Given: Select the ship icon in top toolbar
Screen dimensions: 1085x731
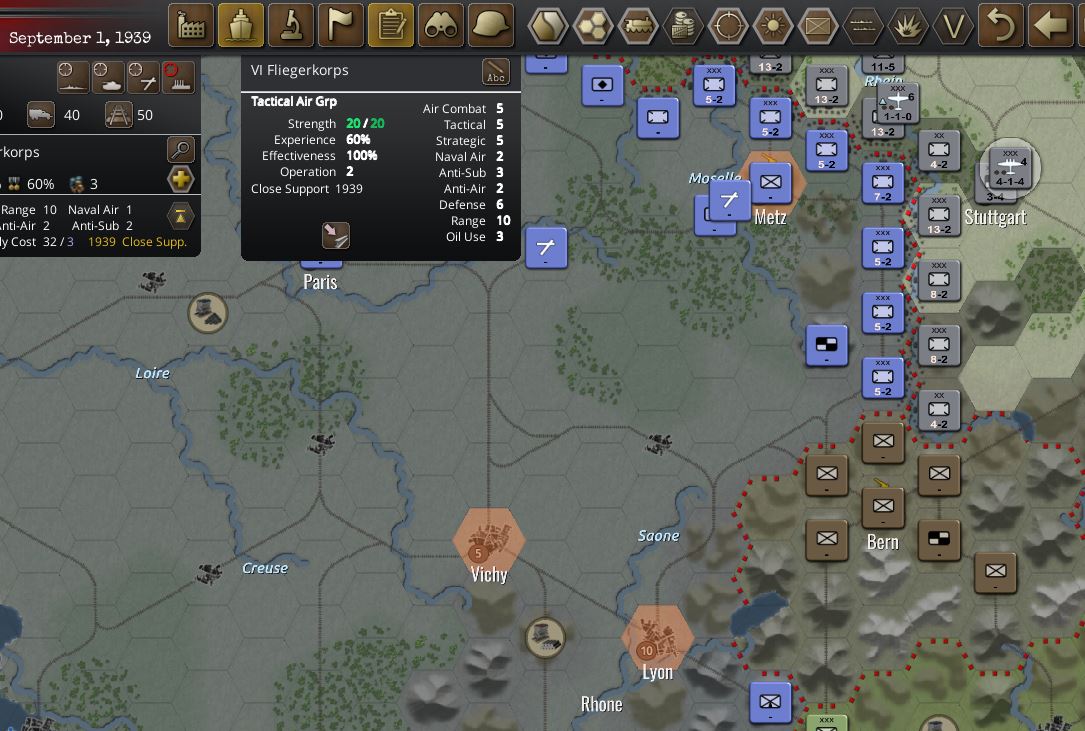Looking at the screenshot, I should pyautogui.click(x=242, y=26).
